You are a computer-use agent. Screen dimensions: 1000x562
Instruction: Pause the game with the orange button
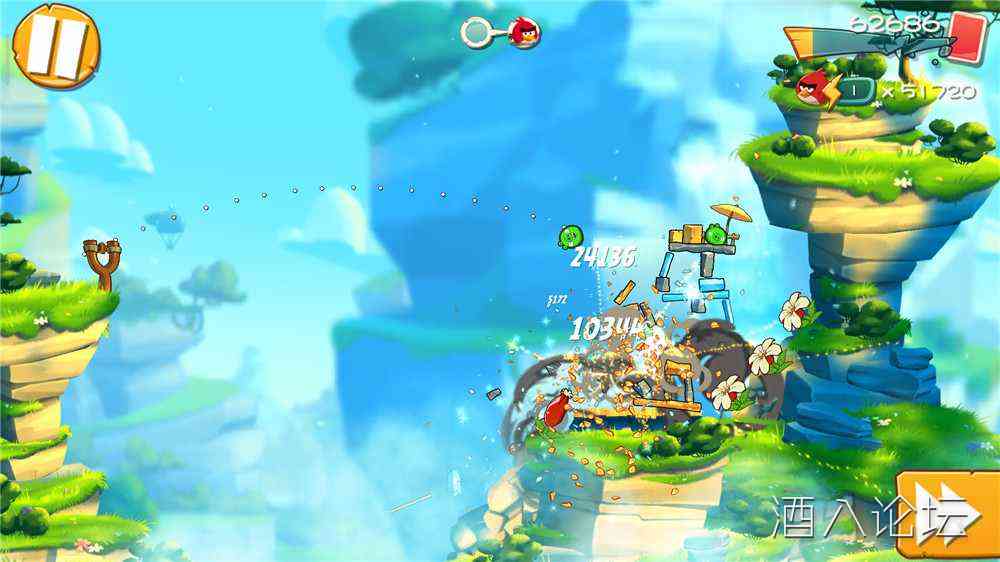56,46
